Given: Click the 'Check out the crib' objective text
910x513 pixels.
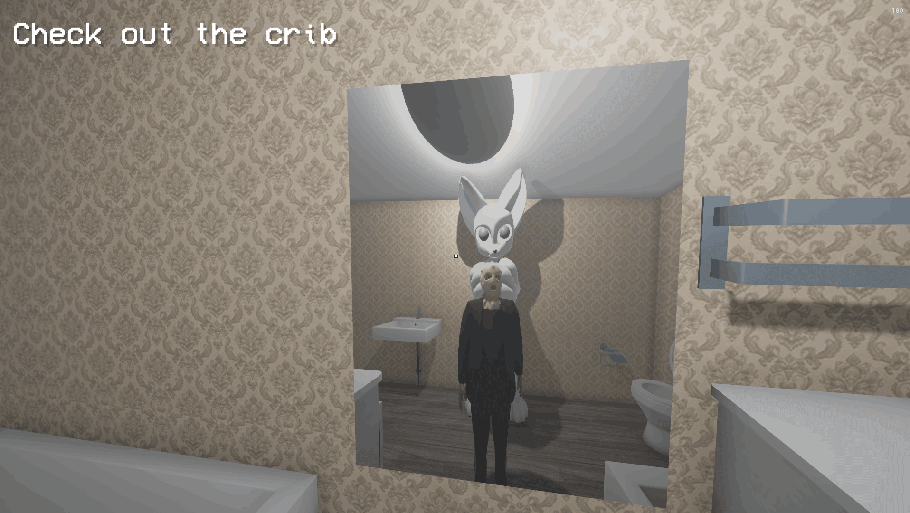Looking at the screenshot, I should point(174,35).
